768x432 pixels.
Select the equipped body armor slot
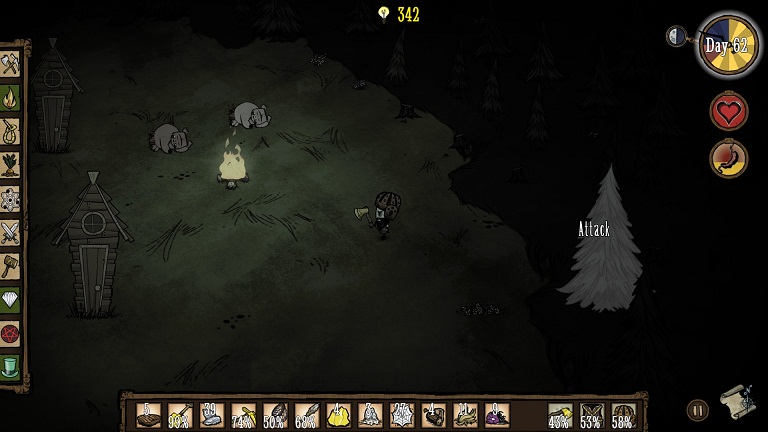(592, 414)
